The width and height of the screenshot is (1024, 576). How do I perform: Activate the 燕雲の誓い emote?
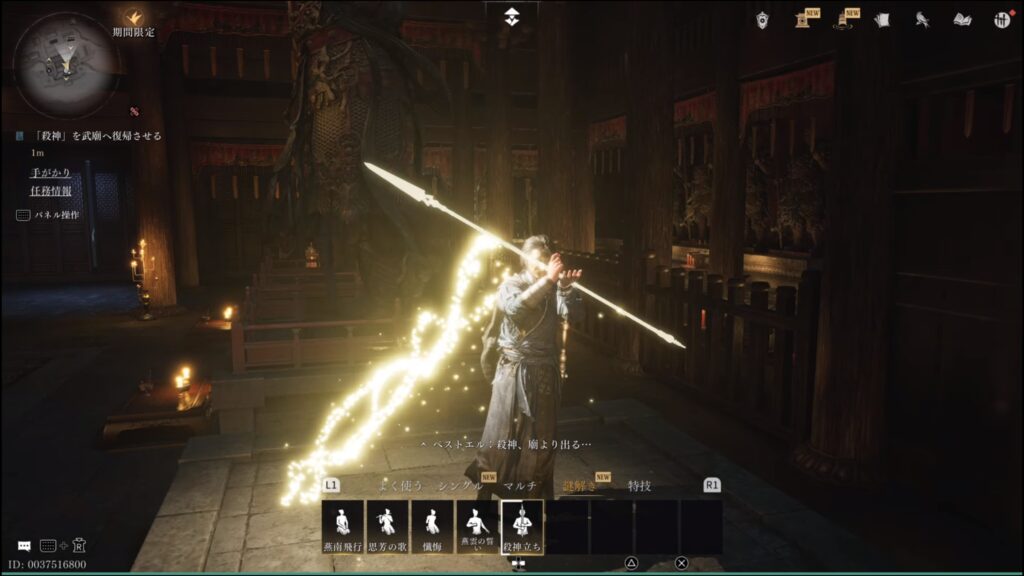(x=477, y=527)
